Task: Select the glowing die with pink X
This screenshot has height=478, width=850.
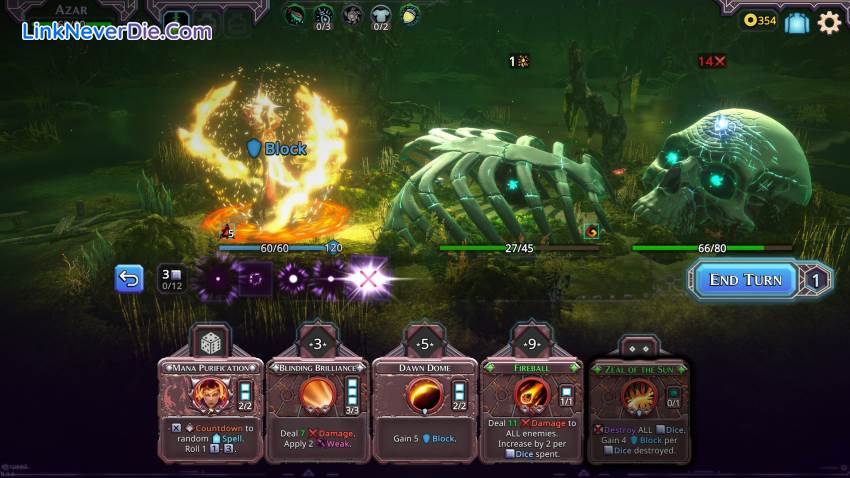Action: pyautogui.click(x=368, y=279)
